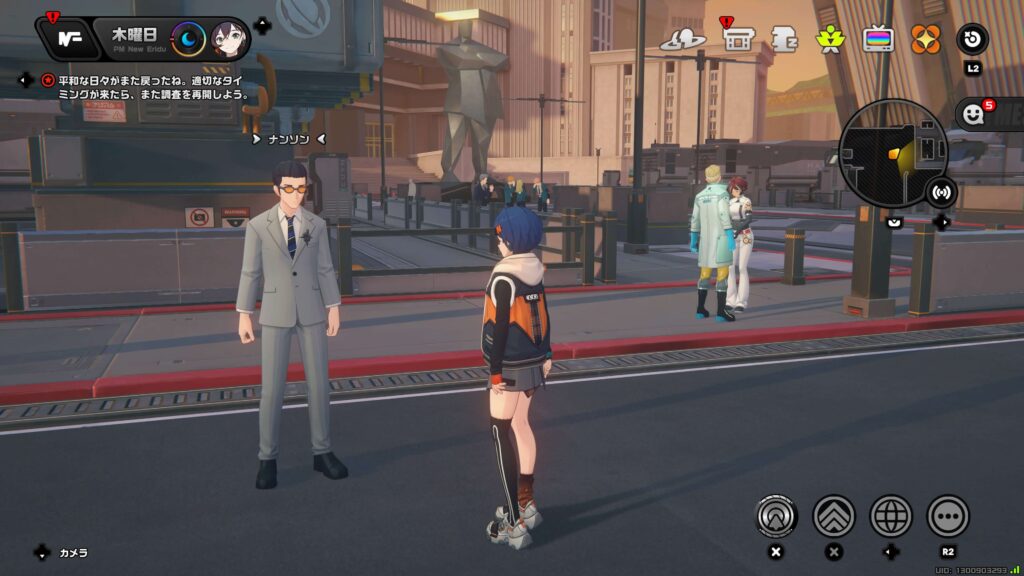Open the three-dots more options button
Viewport: 1024px width, 576px height.
pyautogui.click(x=948, y=516)
